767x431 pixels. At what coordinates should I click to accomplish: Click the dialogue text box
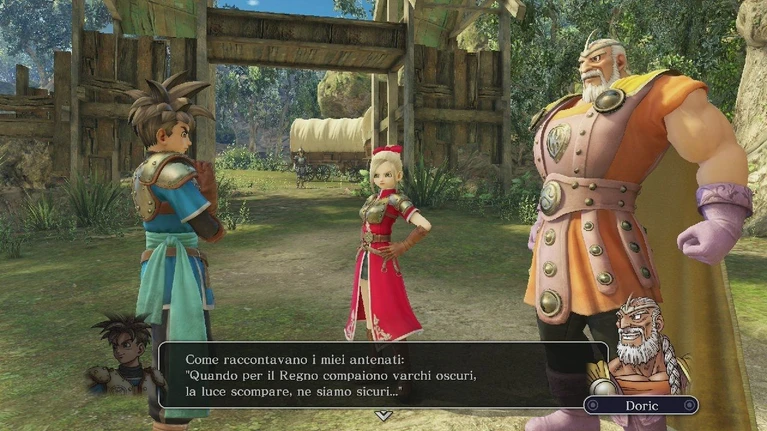pyautogui.click(x=382, y=374)
